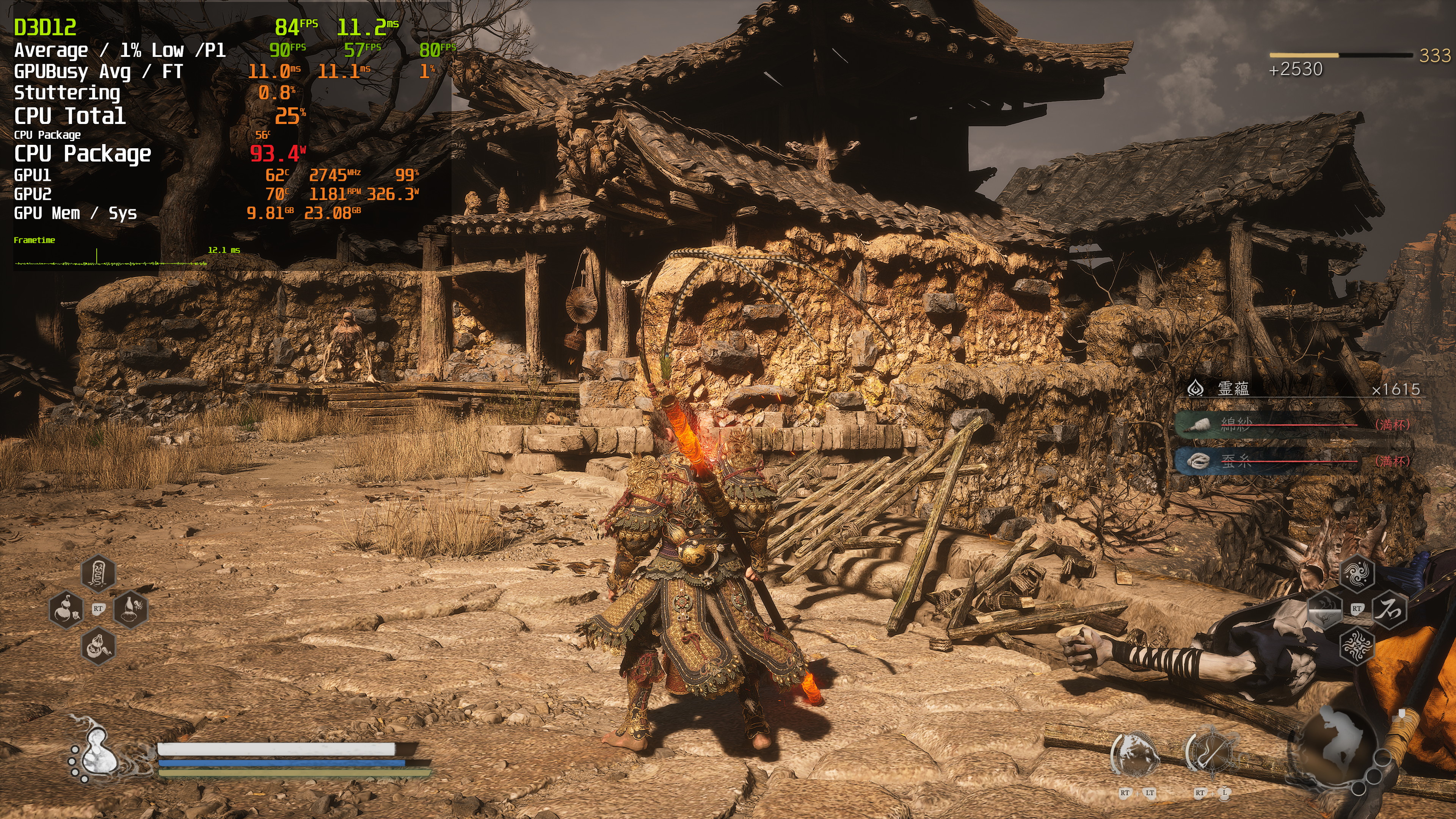Select the 蚕糸 pickup notification row

[1294, 461]
